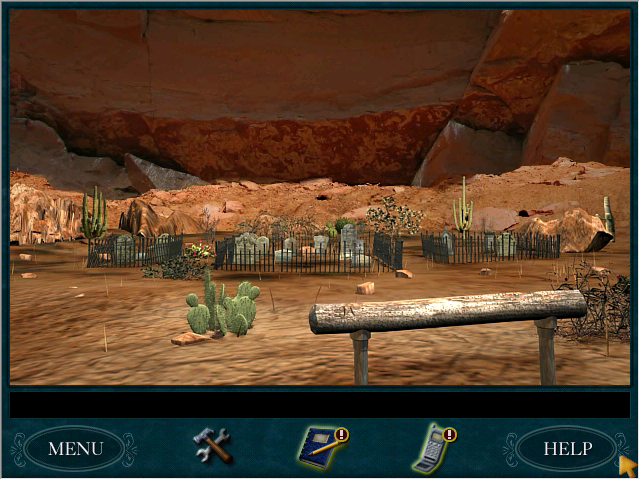The height and width of the screenshot is (480, 640).
Task: Open the MENU button
Action: click(x=75, y=448)
